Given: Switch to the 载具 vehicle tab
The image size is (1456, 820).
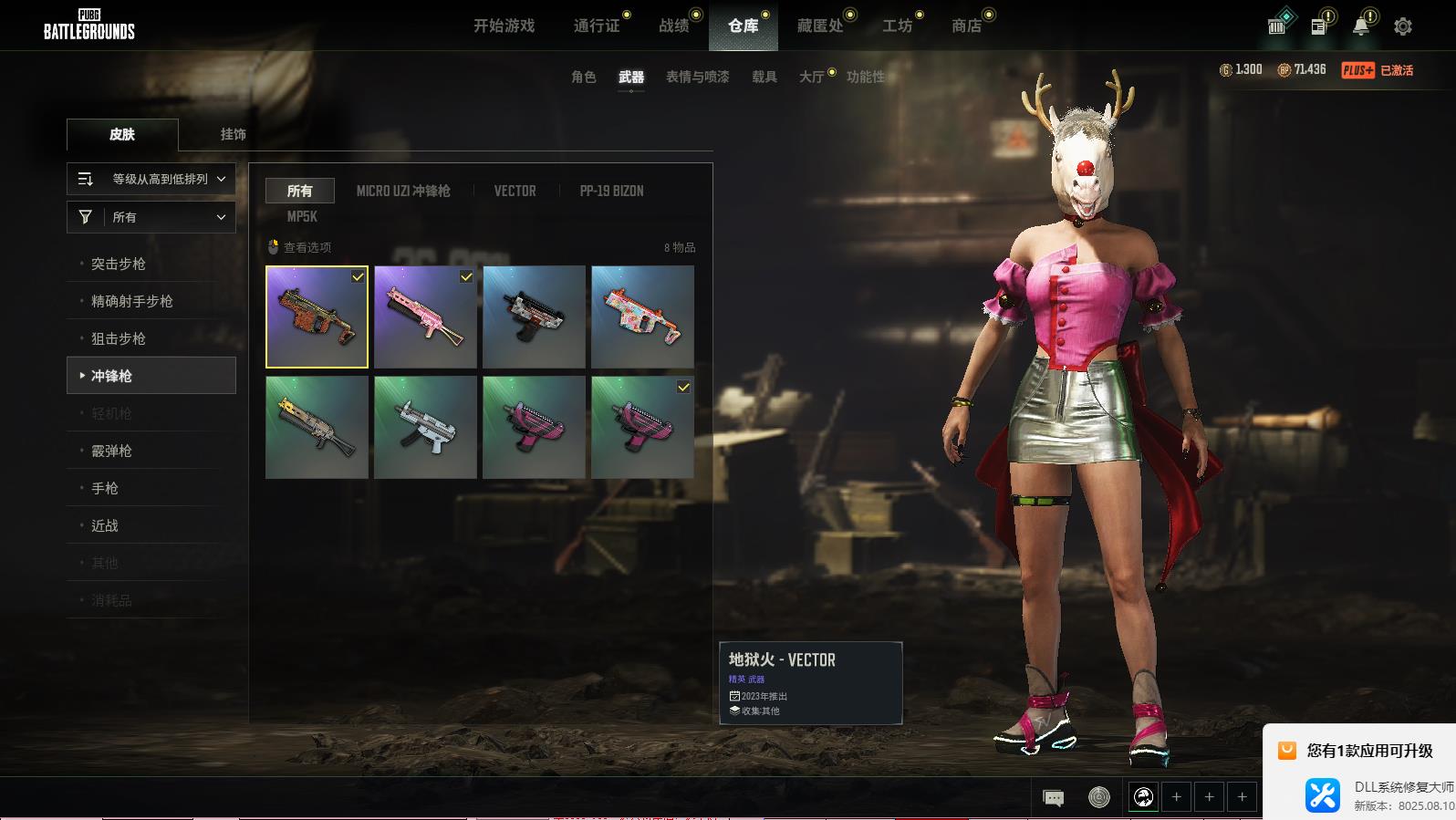Looking at the screenshot, I should [764, 77].
